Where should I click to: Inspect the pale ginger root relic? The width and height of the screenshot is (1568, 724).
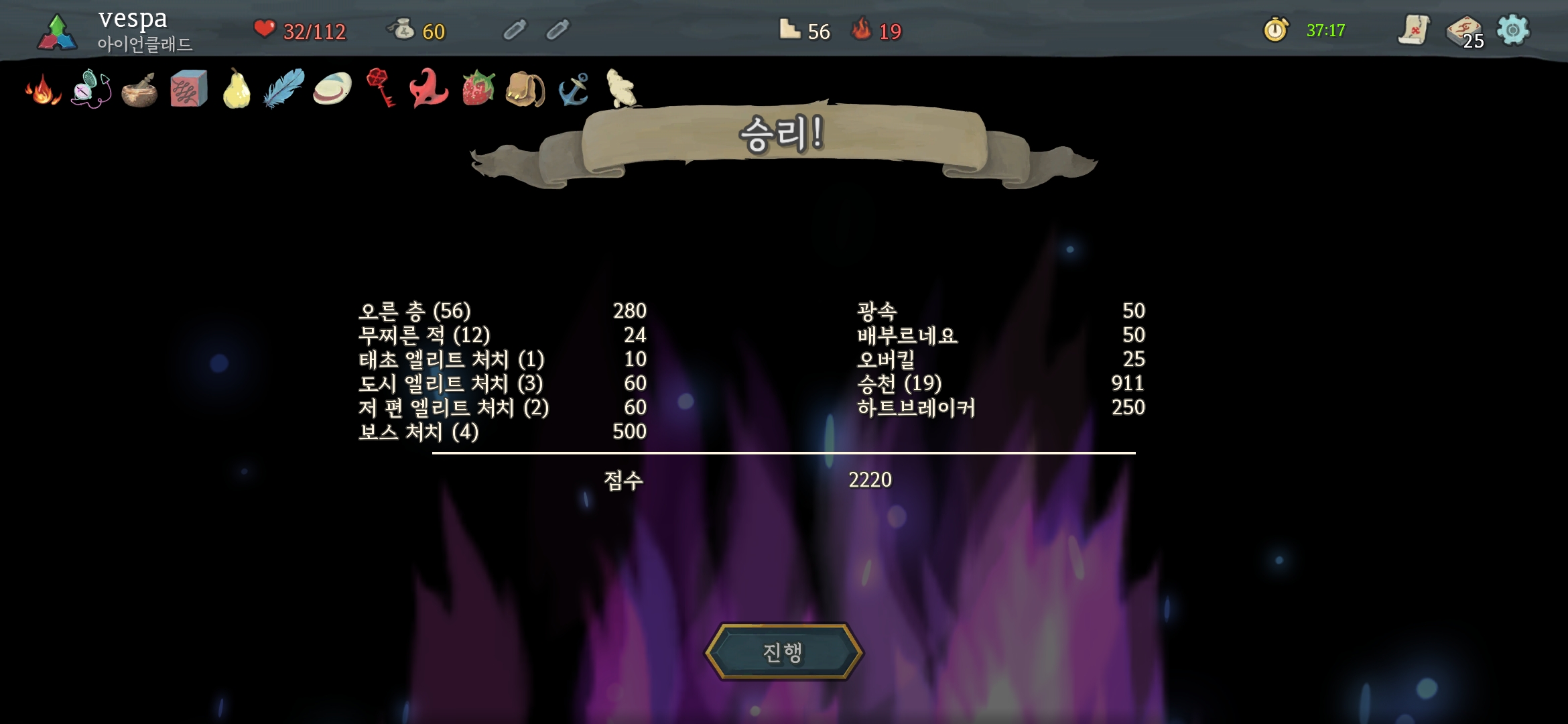coord(620,88)
